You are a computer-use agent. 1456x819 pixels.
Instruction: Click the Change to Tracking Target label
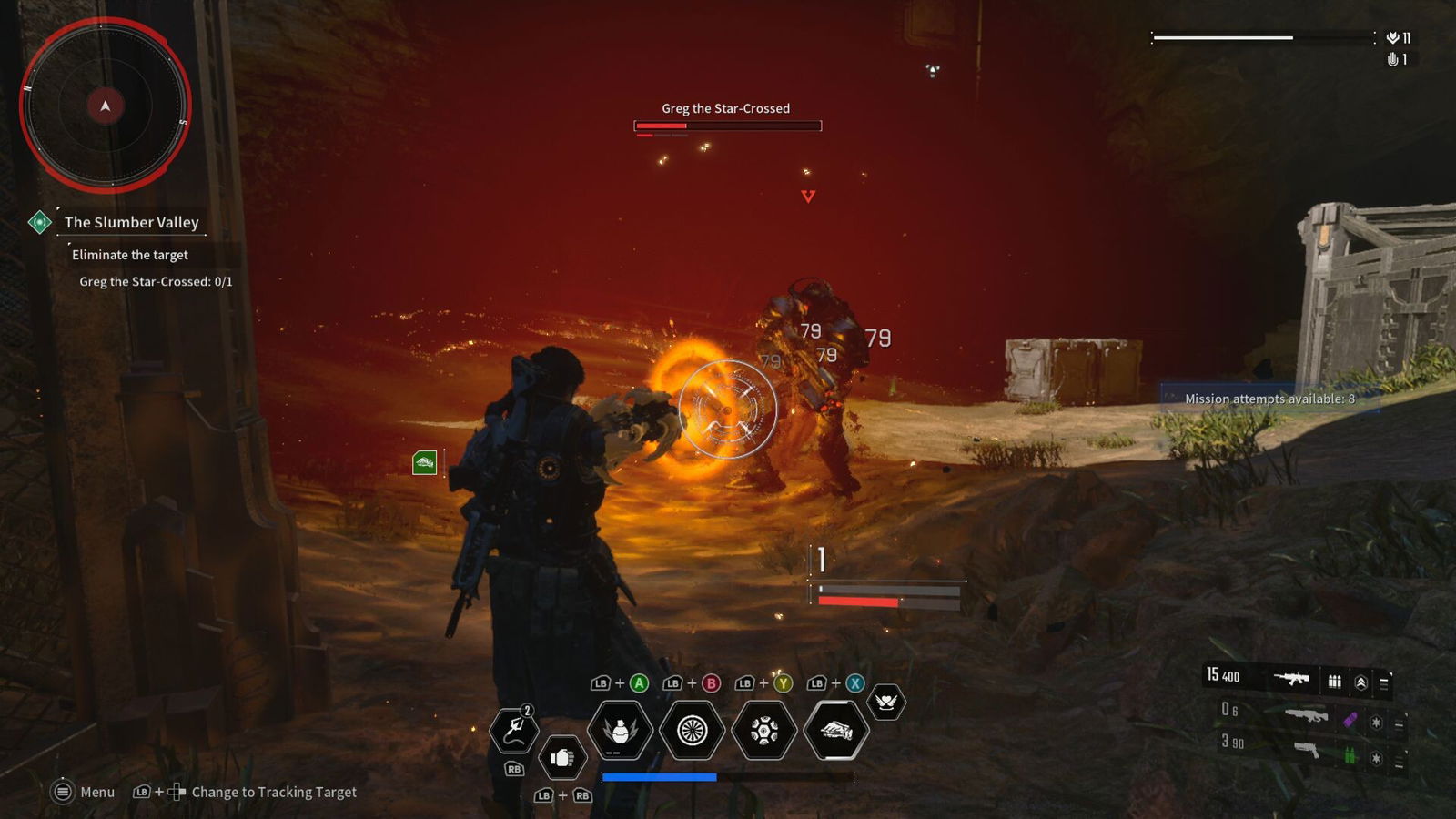274,792
